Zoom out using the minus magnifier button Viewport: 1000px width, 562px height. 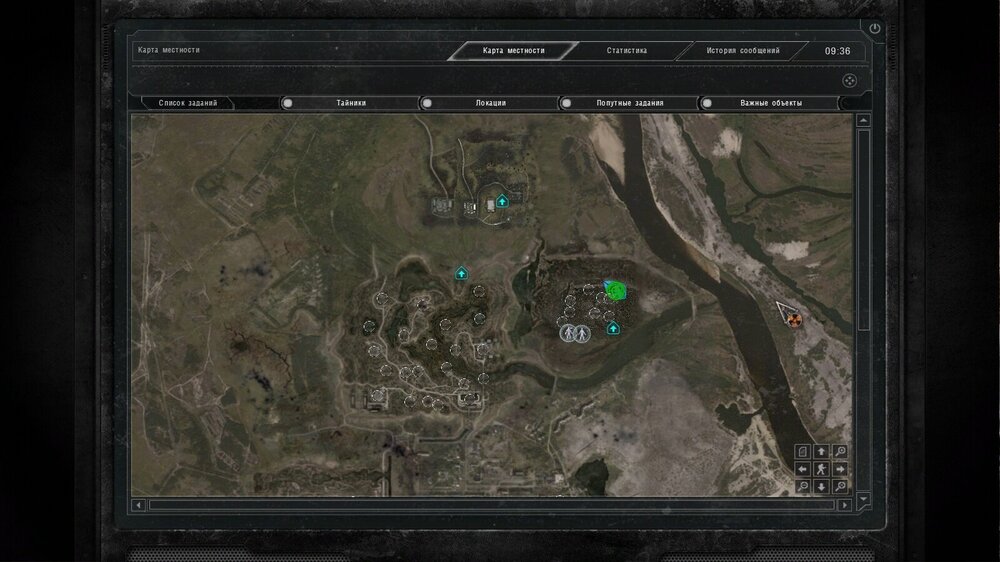[x=803, y=487]
